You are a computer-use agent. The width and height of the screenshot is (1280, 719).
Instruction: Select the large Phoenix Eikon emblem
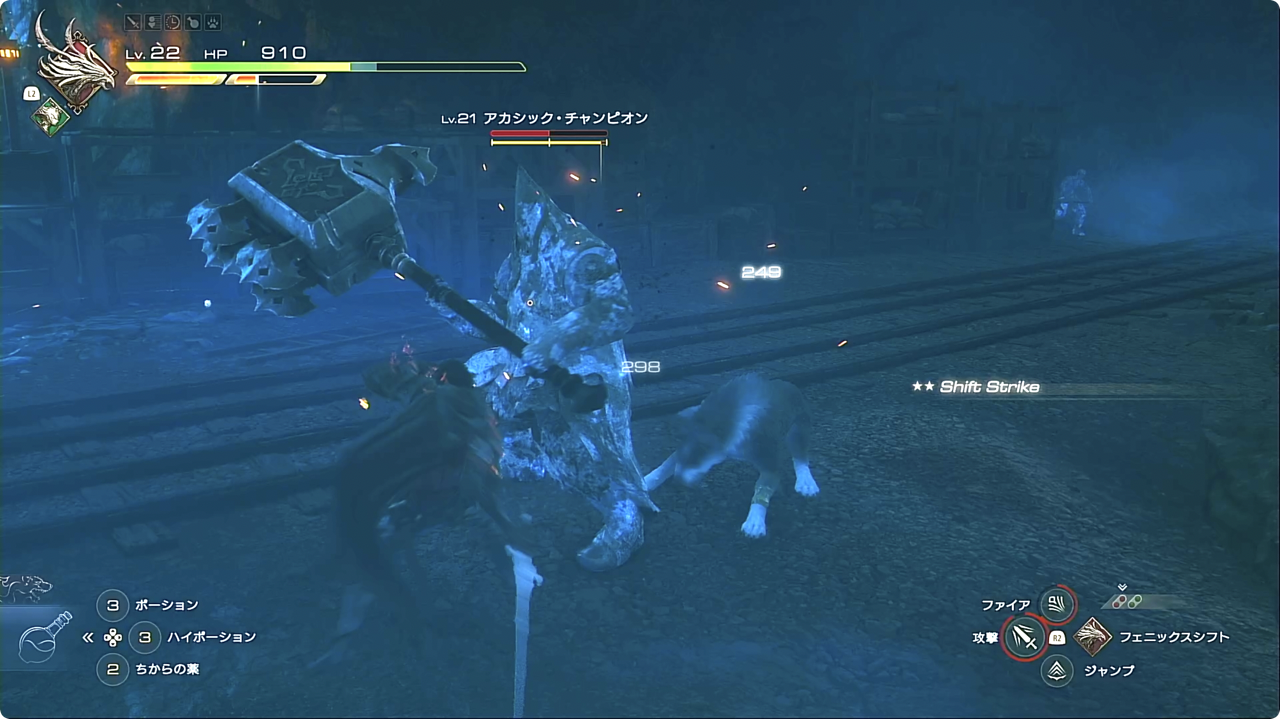[x=73, y=62]
